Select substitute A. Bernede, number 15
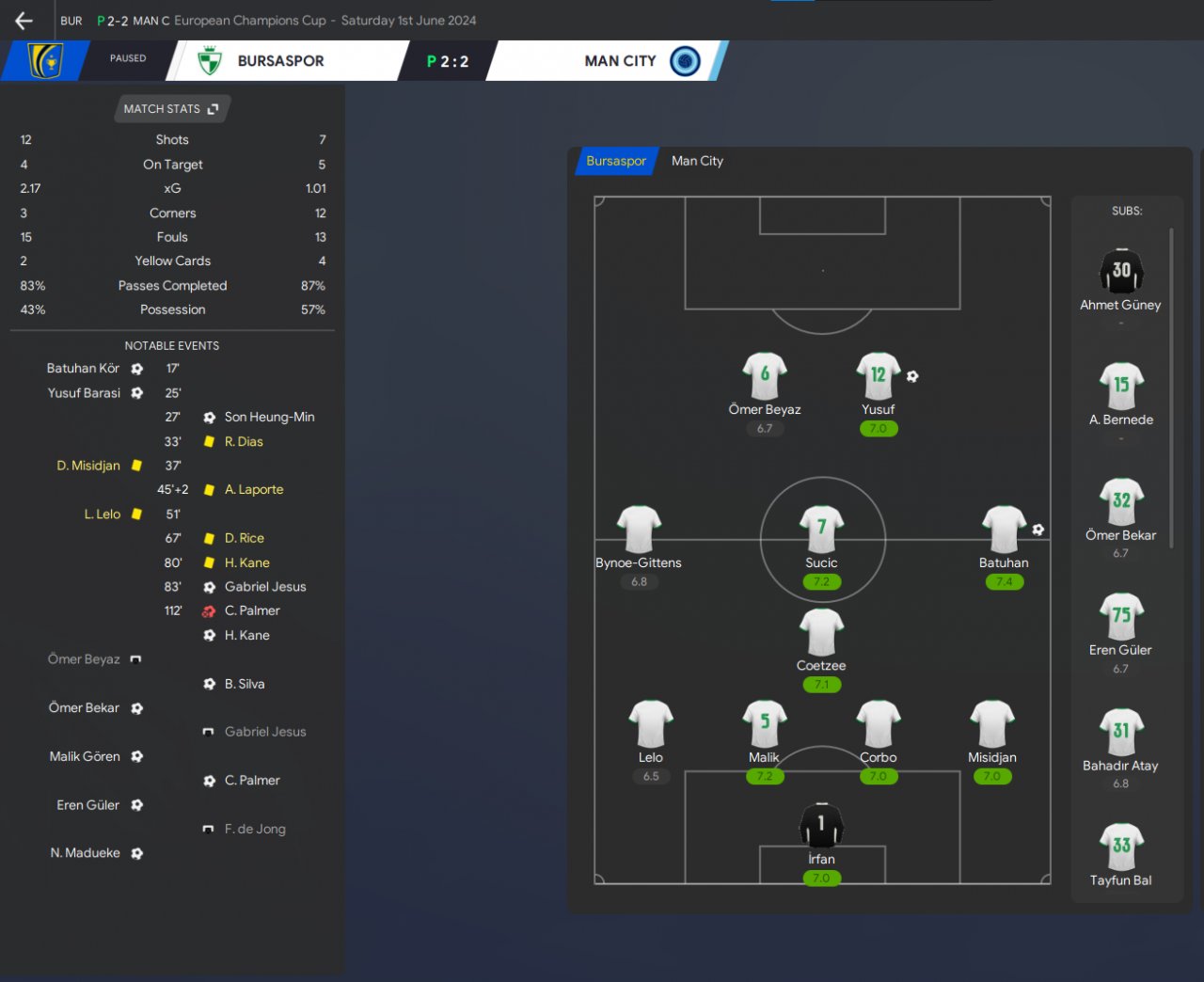This screenshot has width=1204, height=982. pos(1120,388)
